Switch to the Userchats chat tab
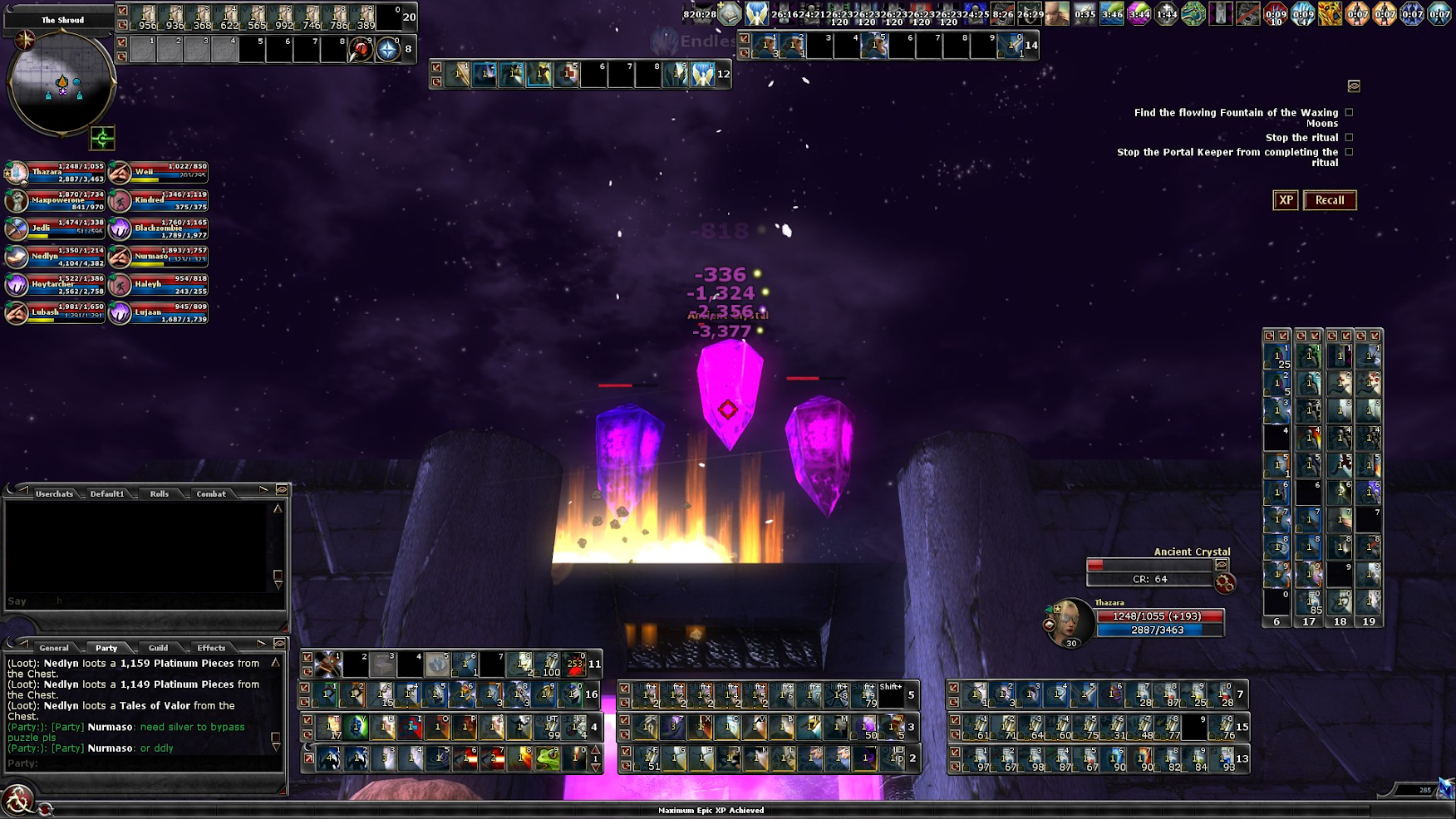 [x=54, y=493]
